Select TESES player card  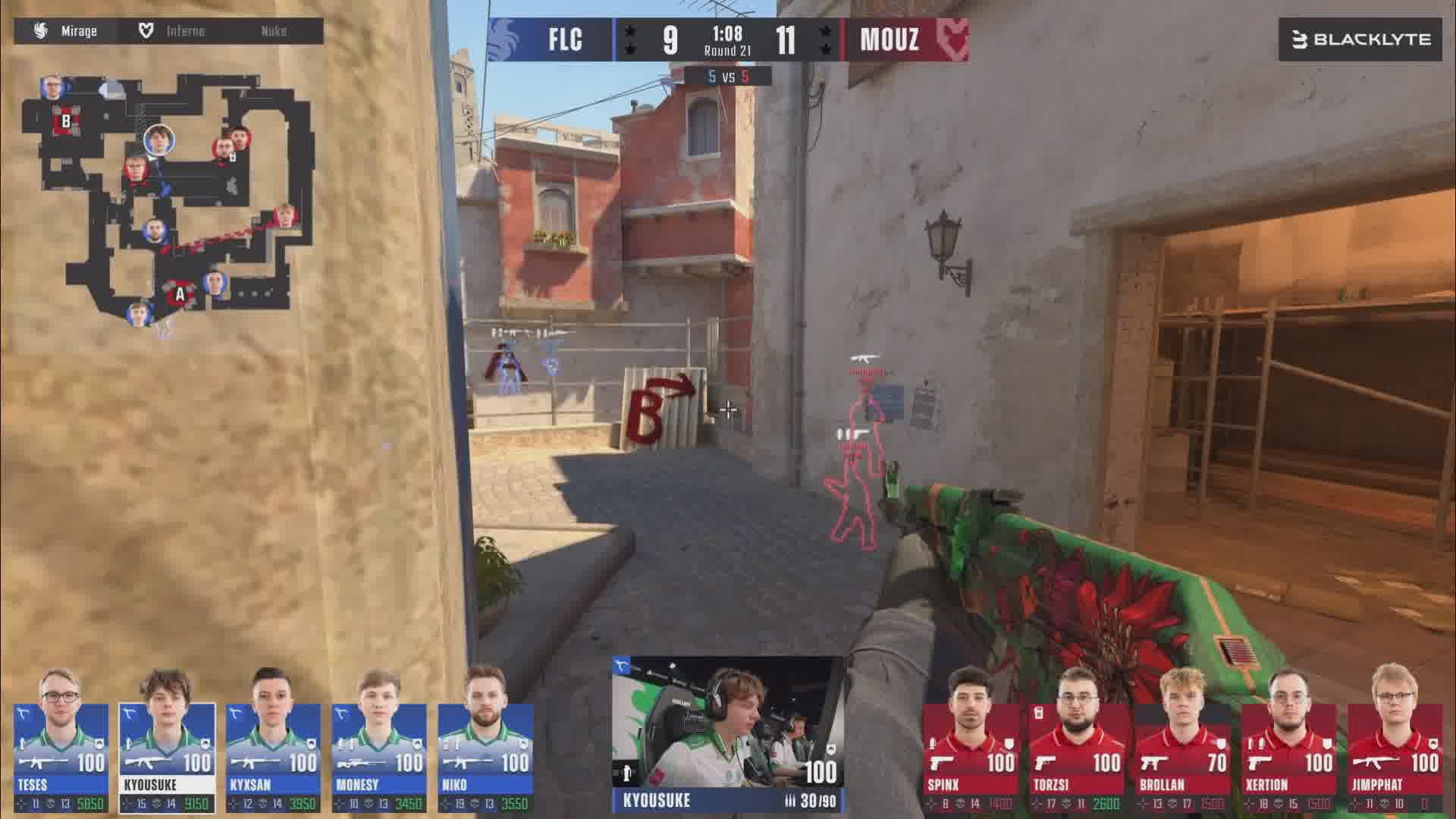point(61,756)
